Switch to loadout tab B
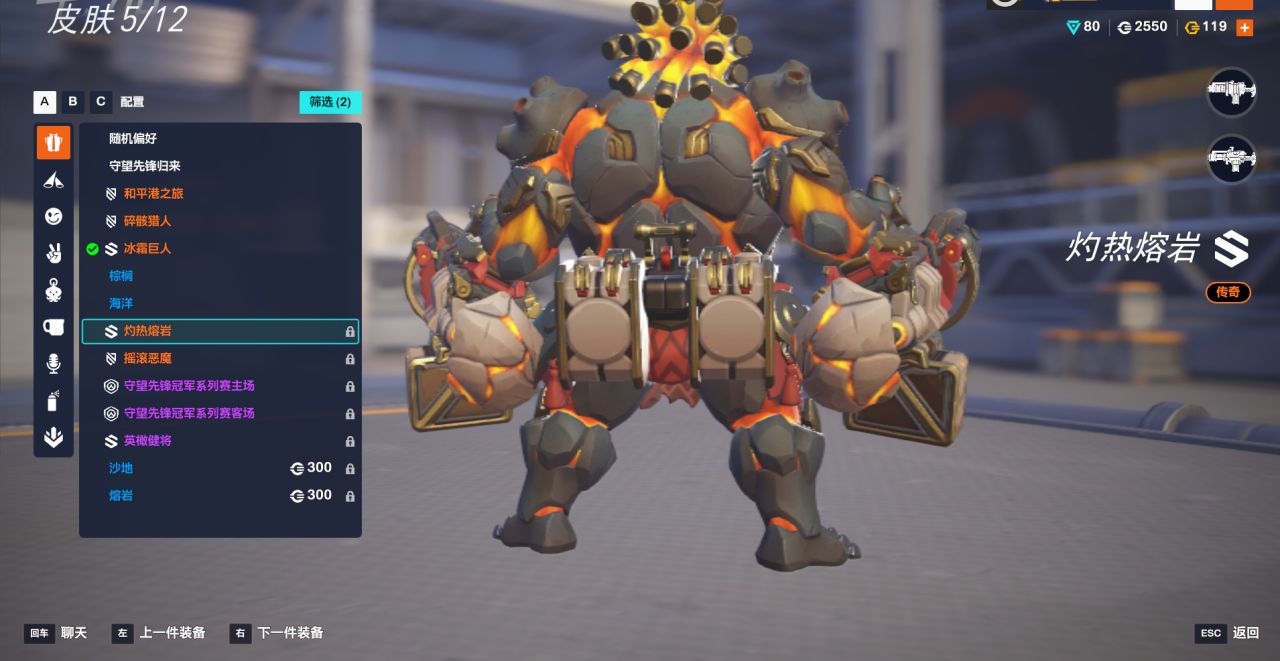1280x661 pixels. [72, 102]
